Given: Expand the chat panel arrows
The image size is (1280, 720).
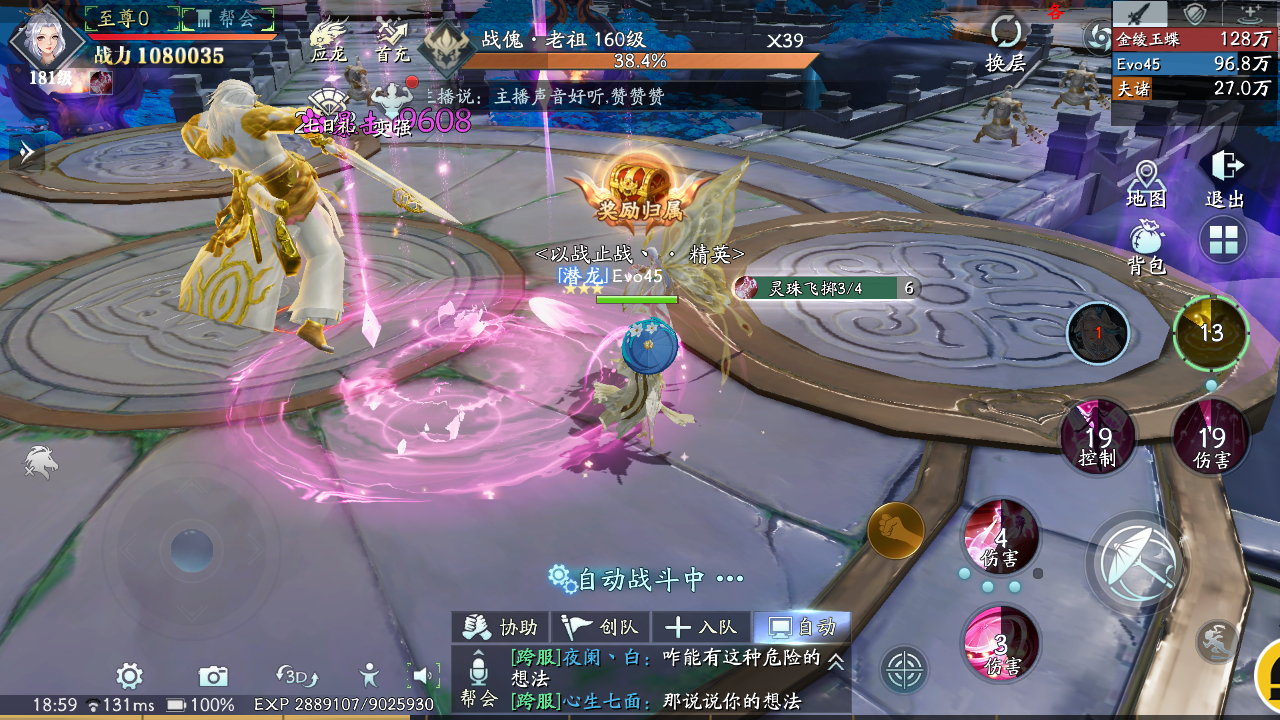Looking at the screenshot, I should (835, 661).
